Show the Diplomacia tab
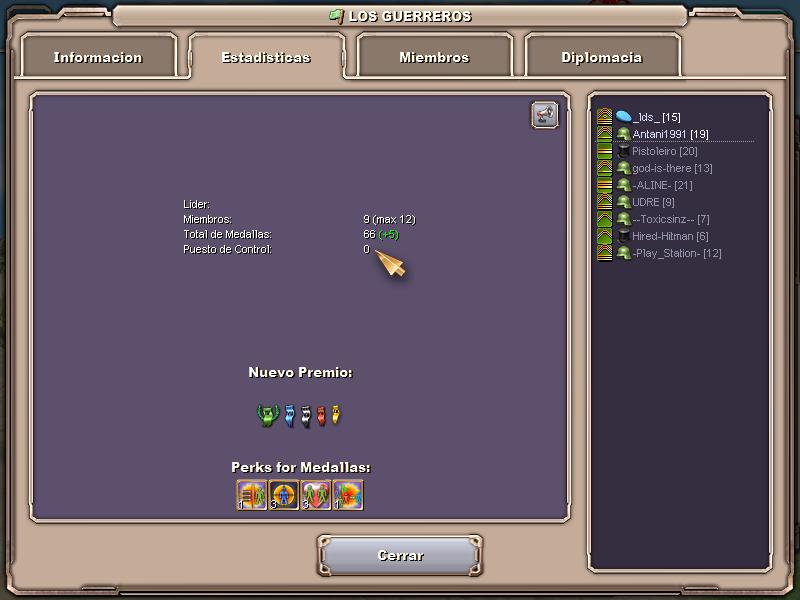 pyautogui.click(x=601, y=57)
